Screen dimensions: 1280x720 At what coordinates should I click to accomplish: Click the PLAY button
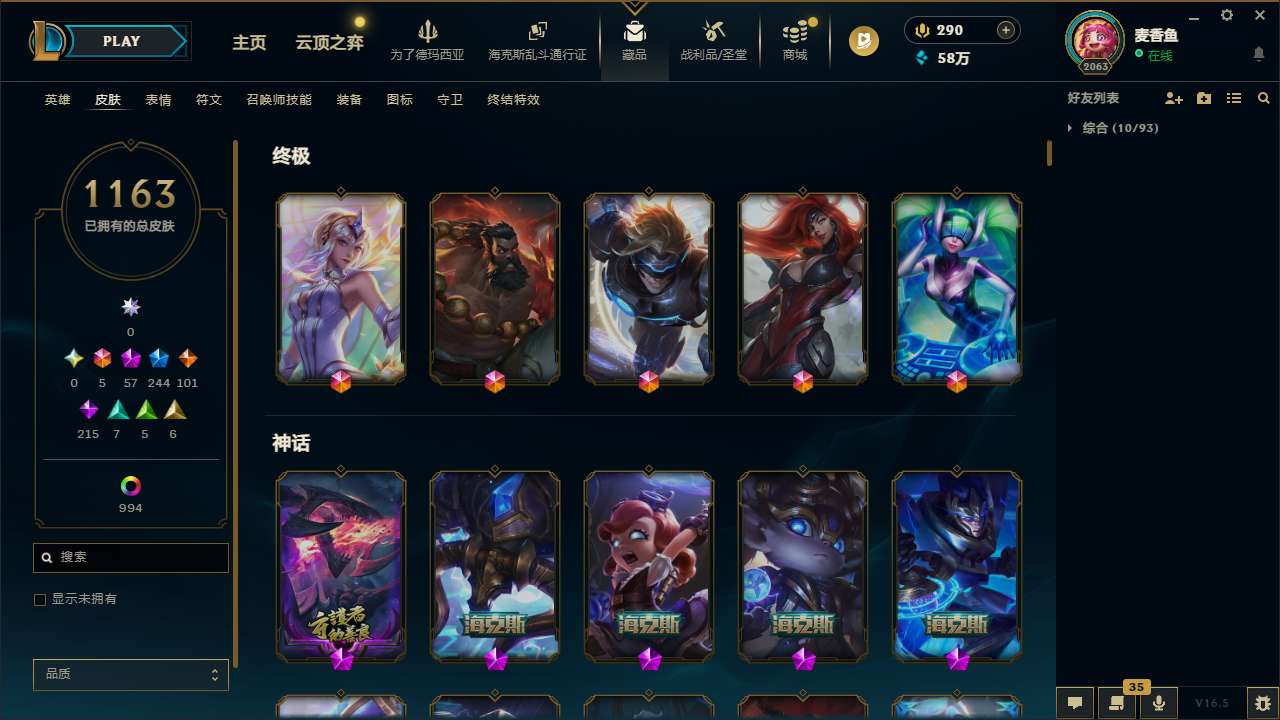[121, 41]
